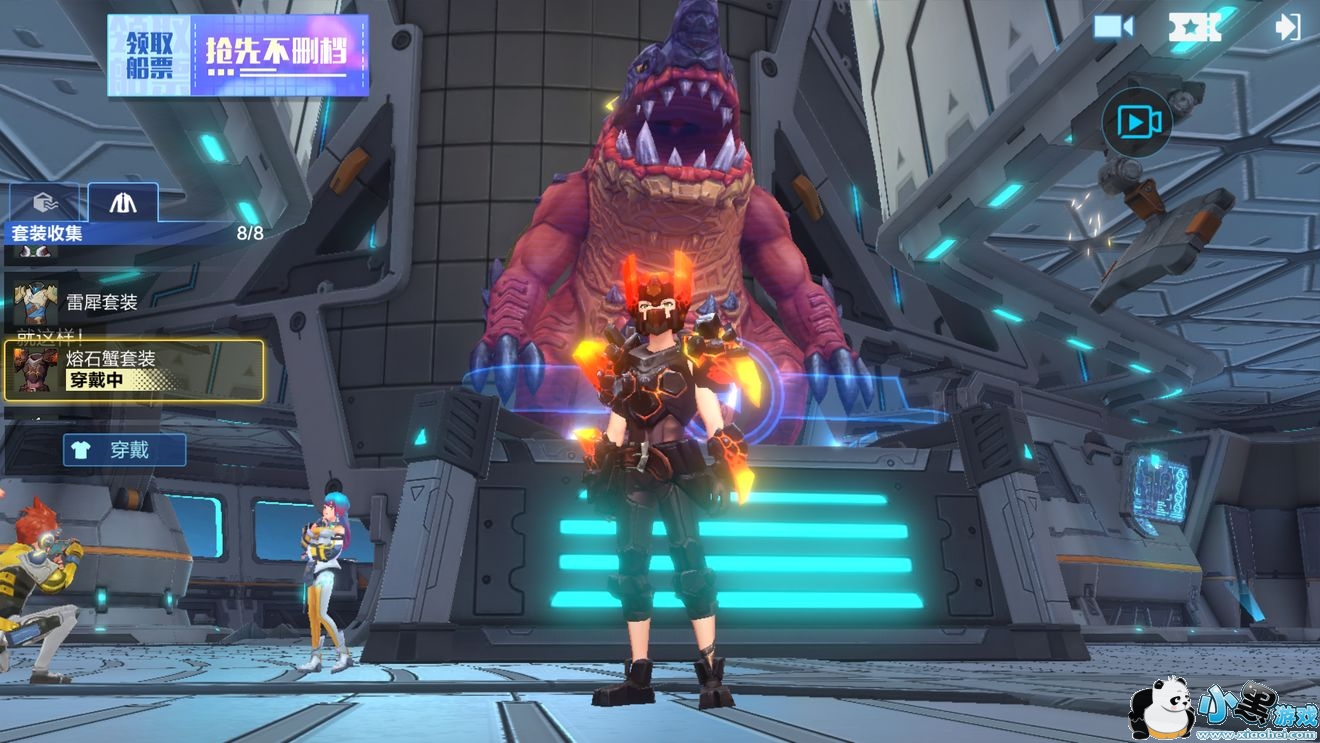Exit the wardrobe via door icon
Screen dimensions: 1320x743
click(x=1288, y=27)
